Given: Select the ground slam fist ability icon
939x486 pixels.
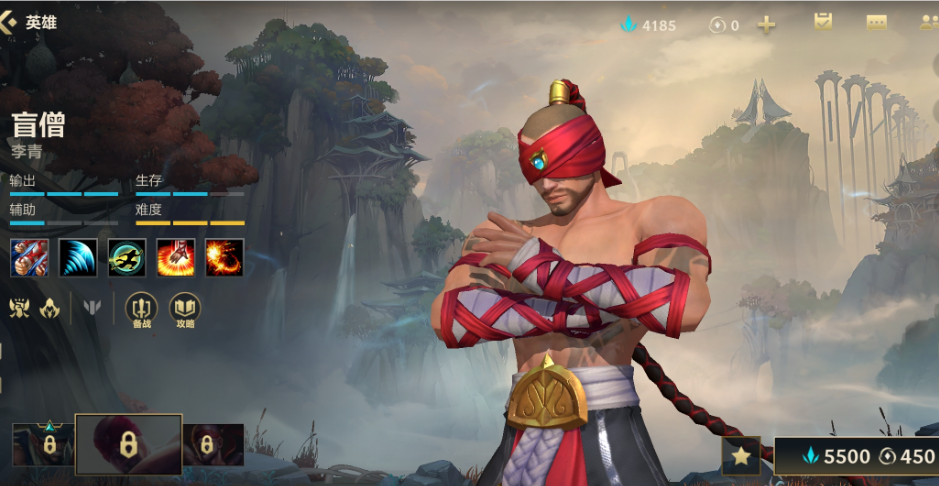Looking at the screenshot, I should click(x=176, y=257).
